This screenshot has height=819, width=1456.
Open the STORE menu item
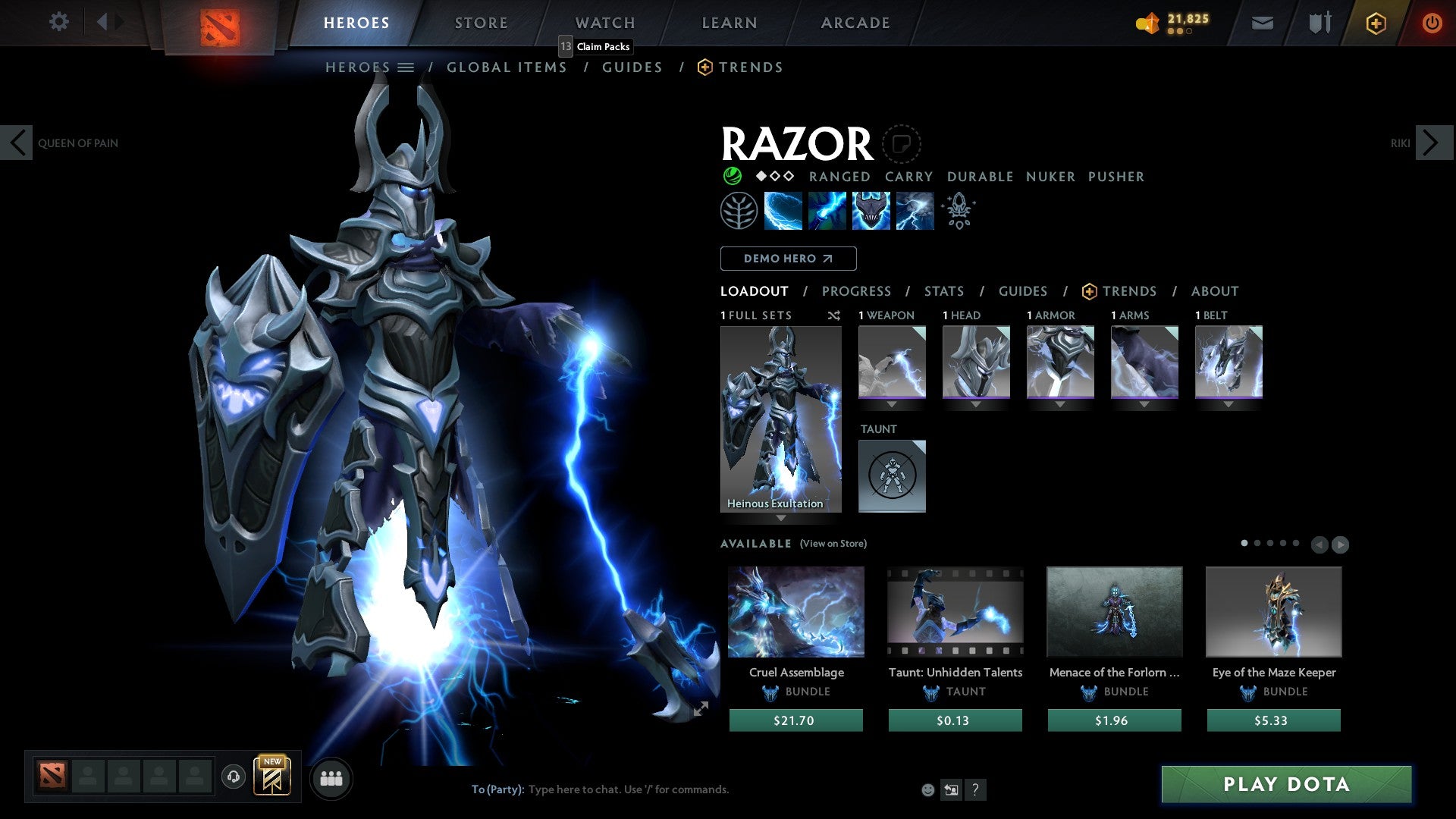click(481, 22)
